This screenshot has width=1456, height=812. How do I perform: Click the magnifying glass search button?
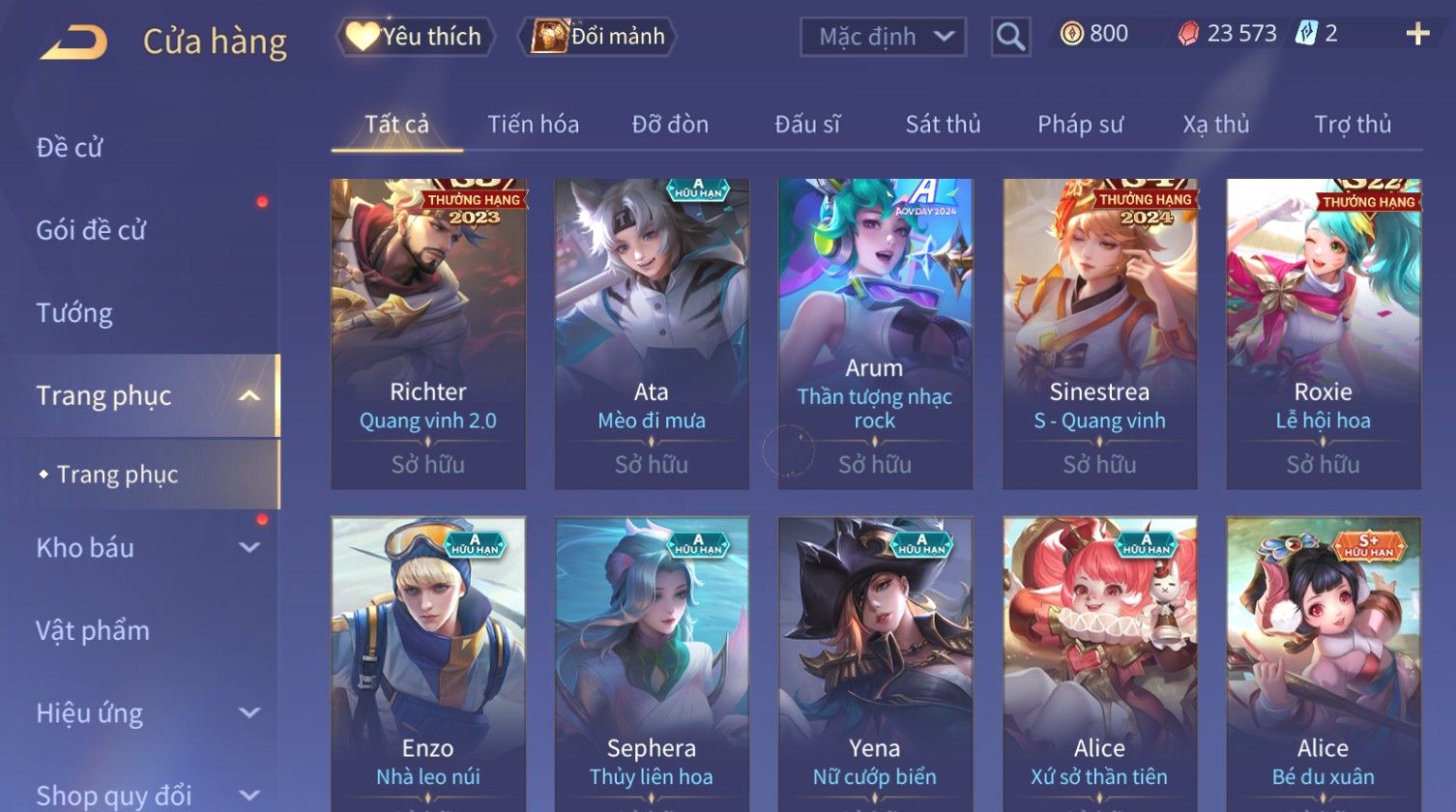point(1010,37)
